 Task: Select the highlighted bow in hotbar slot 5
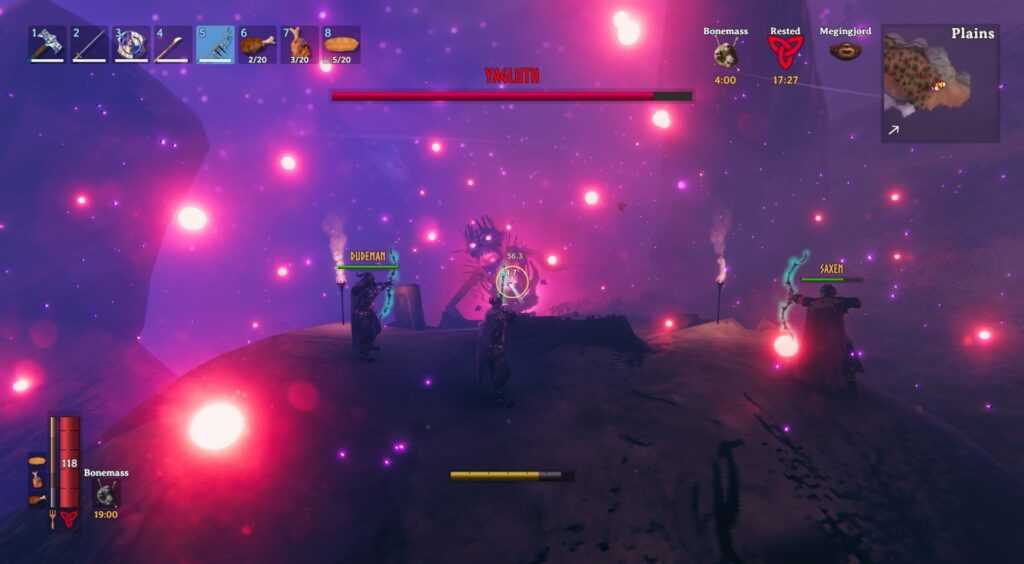coord(215,45)
